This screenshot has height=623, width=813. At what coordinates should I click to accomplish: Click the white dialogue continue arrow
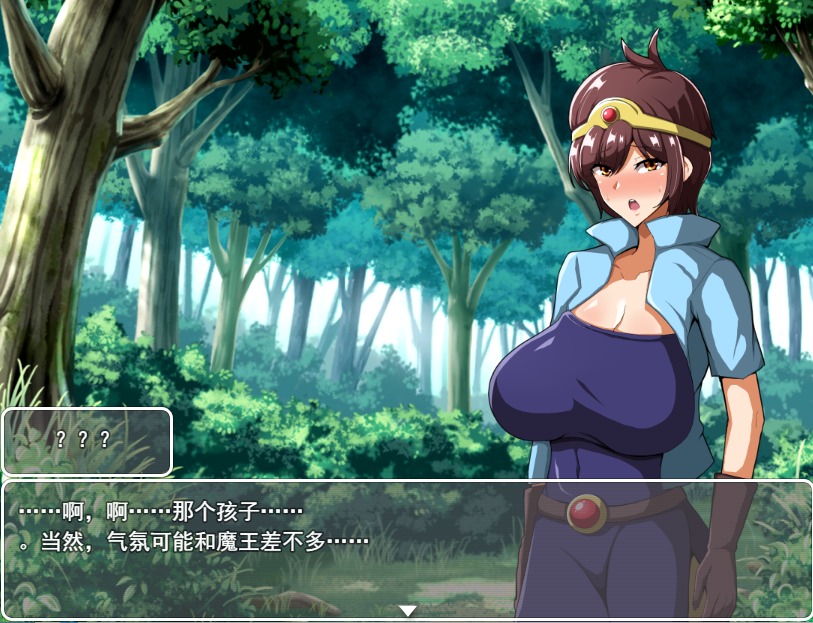407,610
